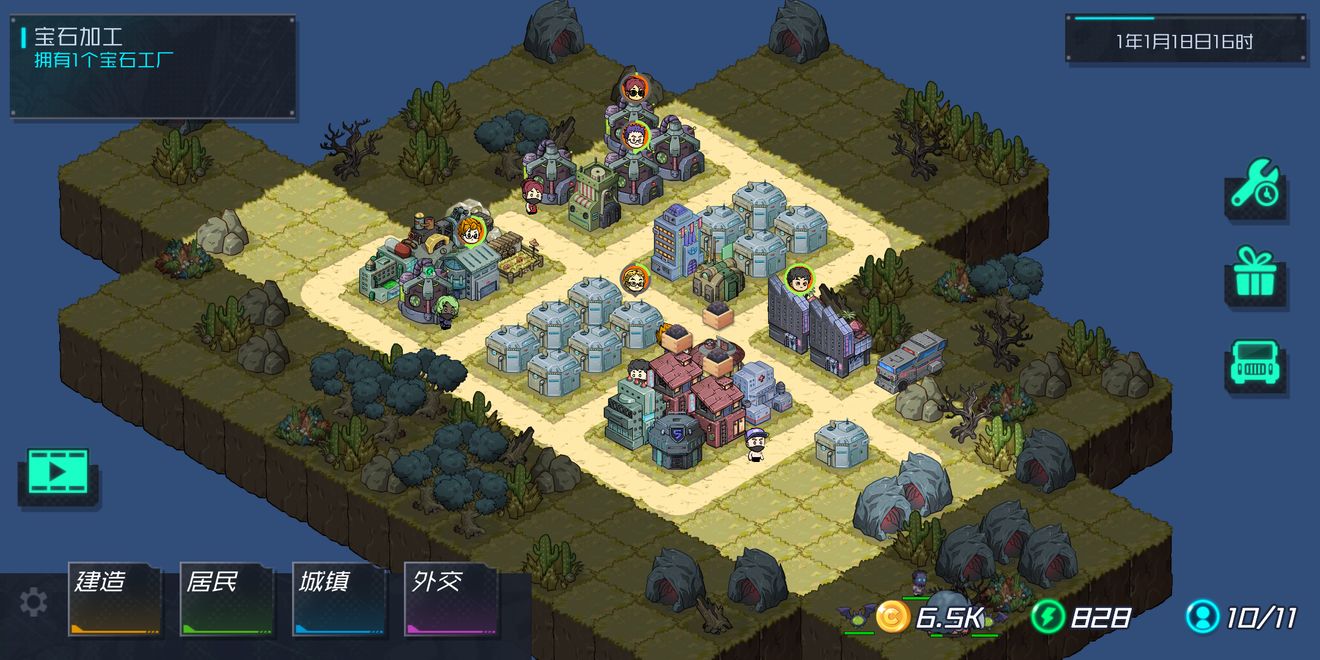
Task: Click the video play icon button
Action: 58,472
